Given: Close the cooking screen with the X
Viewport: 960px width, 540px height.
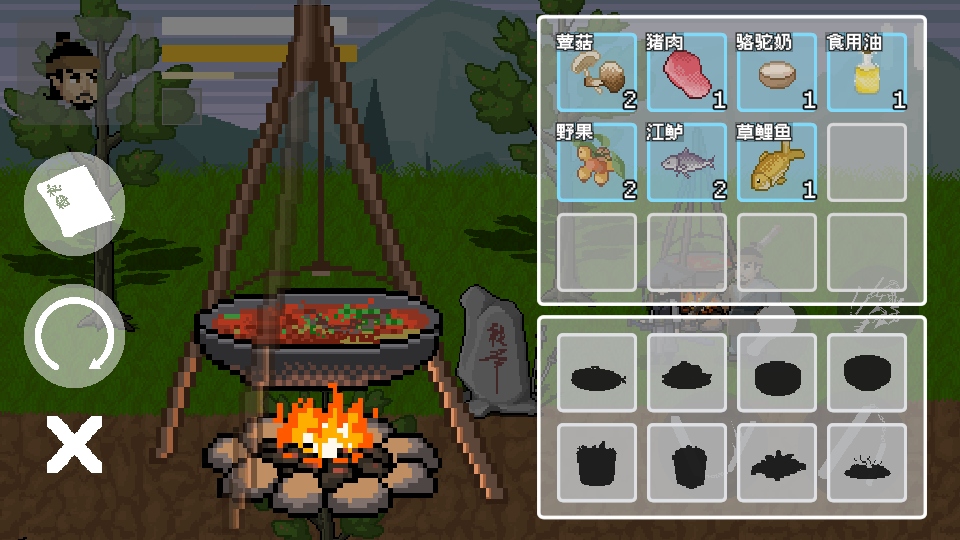Looking at the screenshot, I should (74, 445).
